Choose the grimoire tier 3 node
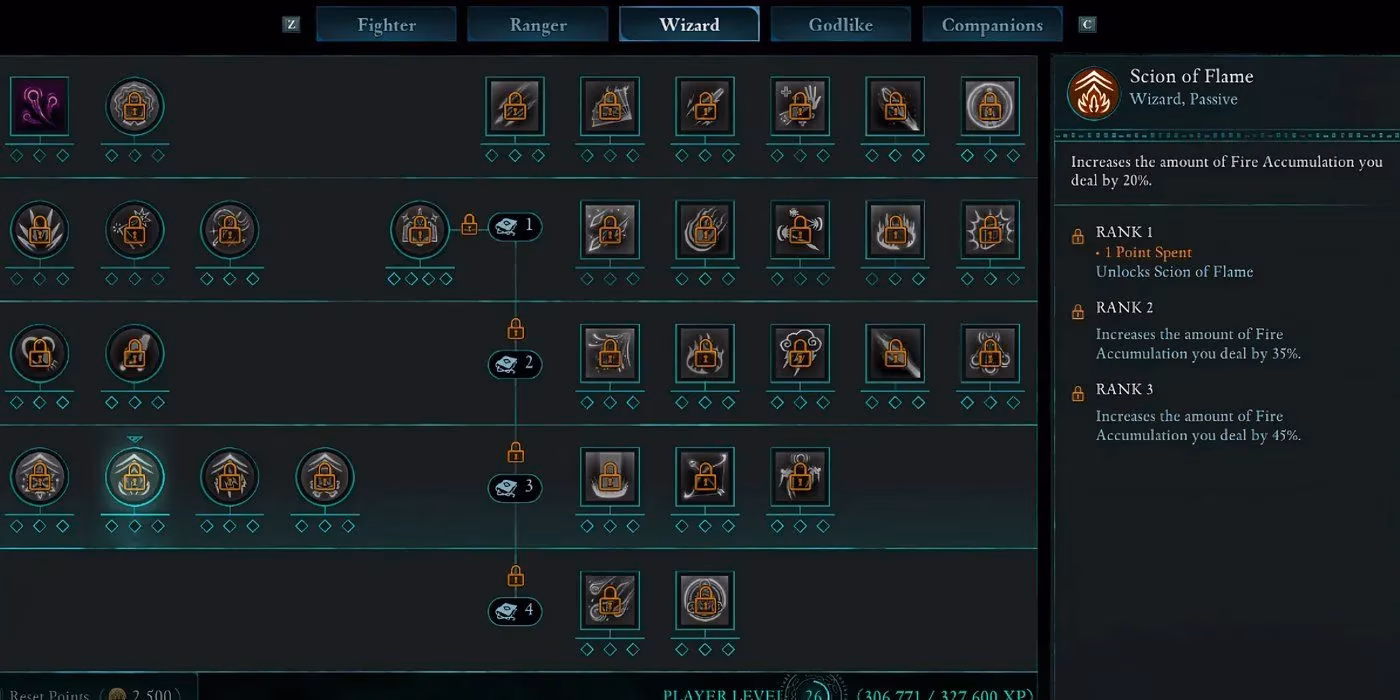Image resolution: width=1400 pixels, height=700 pixels. 515,488
